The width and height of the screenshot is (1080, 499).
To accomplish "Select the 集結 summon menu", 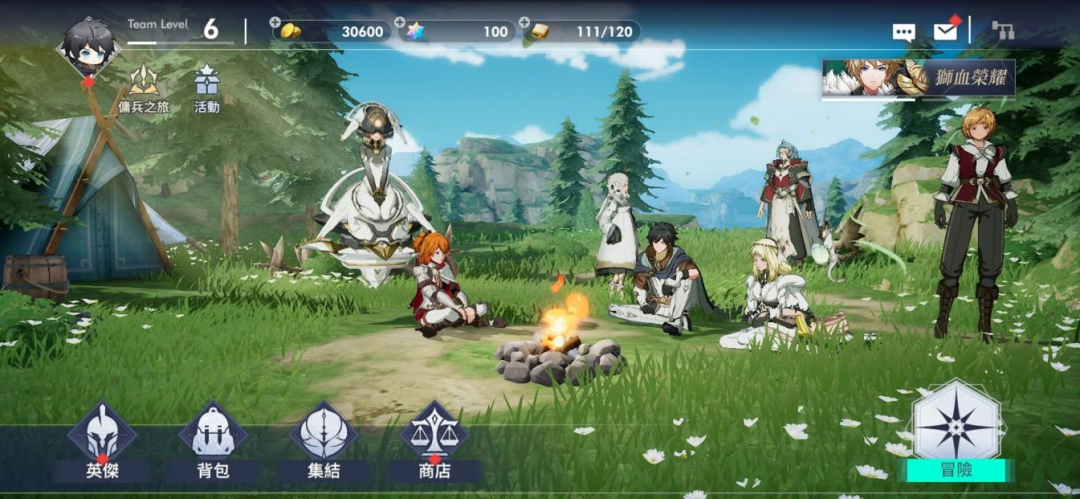I will pyautogui.click(x=324, y=442).
